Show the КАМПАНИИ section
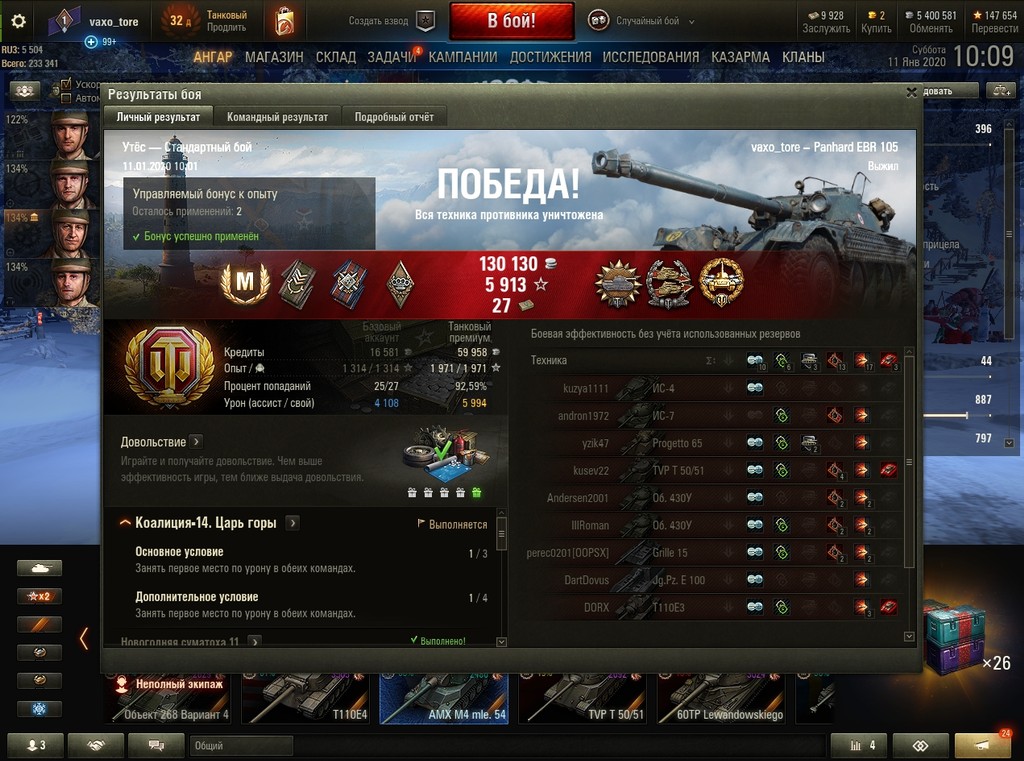Viewport: 1024px width, 761px height. [x=463, y=57]
